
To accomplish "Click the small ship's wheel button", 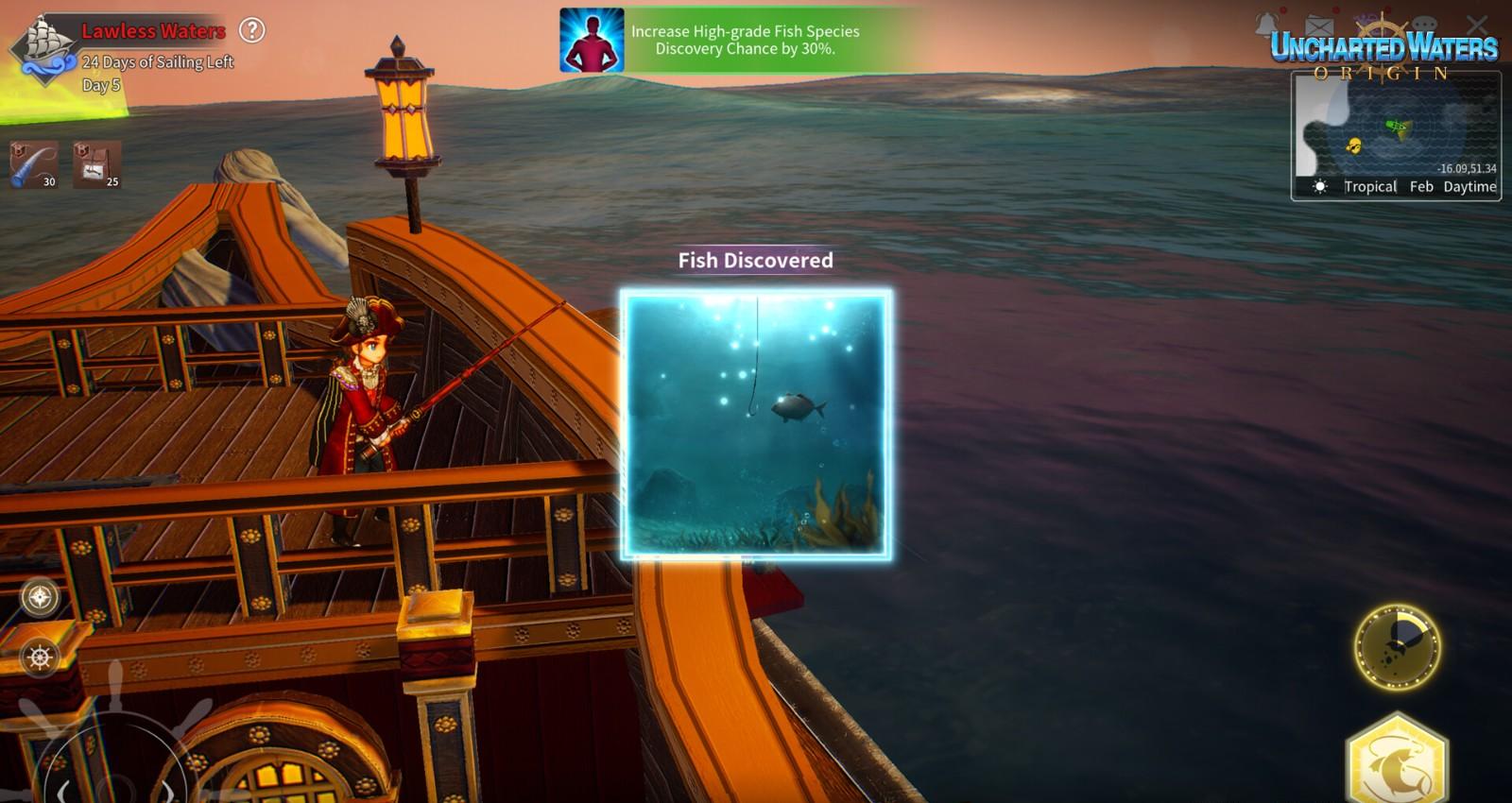I will point(40,657).
